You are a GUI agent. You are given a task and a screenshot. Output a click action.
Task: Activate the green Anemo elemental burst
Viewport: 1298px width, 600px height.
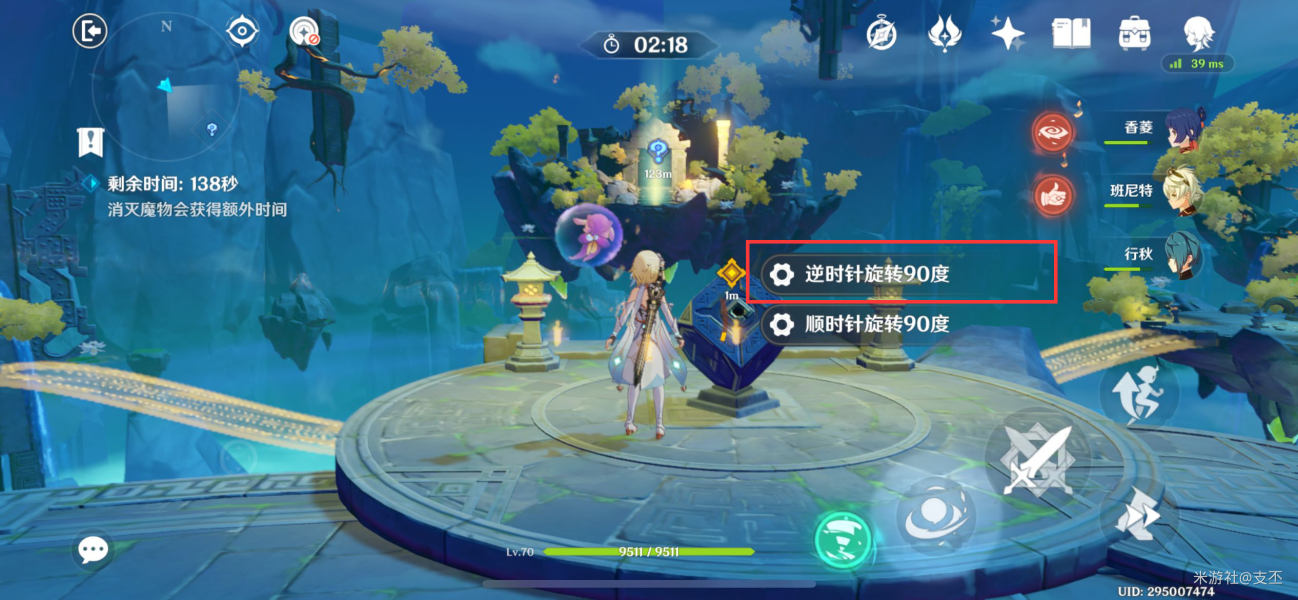pyautogui.click(x=842, y=539)
